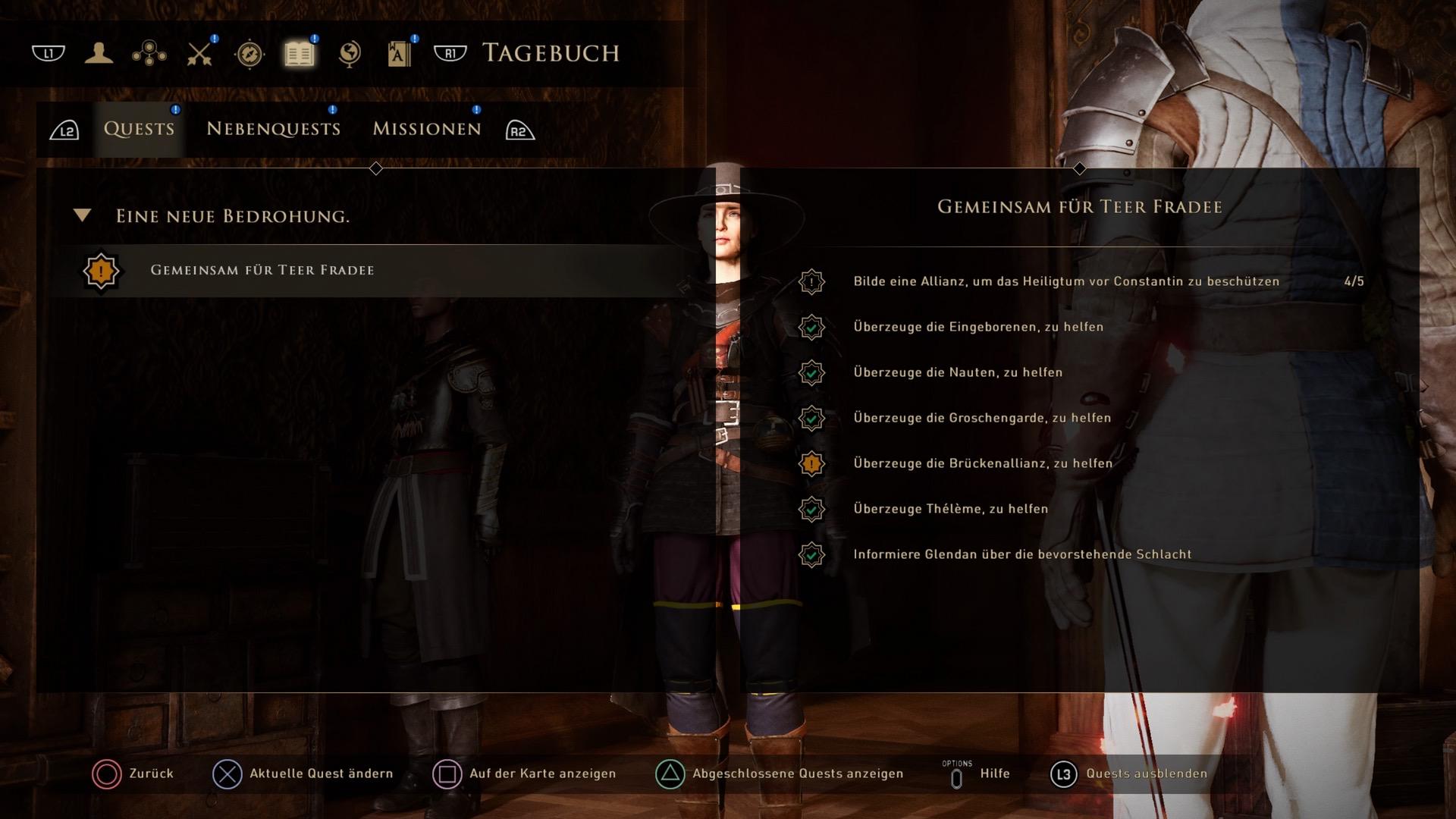Select objective Informiere Glendan über die Schlacht
The height and width of the screenshot is (819, 1456).
tap(1022, 554)
